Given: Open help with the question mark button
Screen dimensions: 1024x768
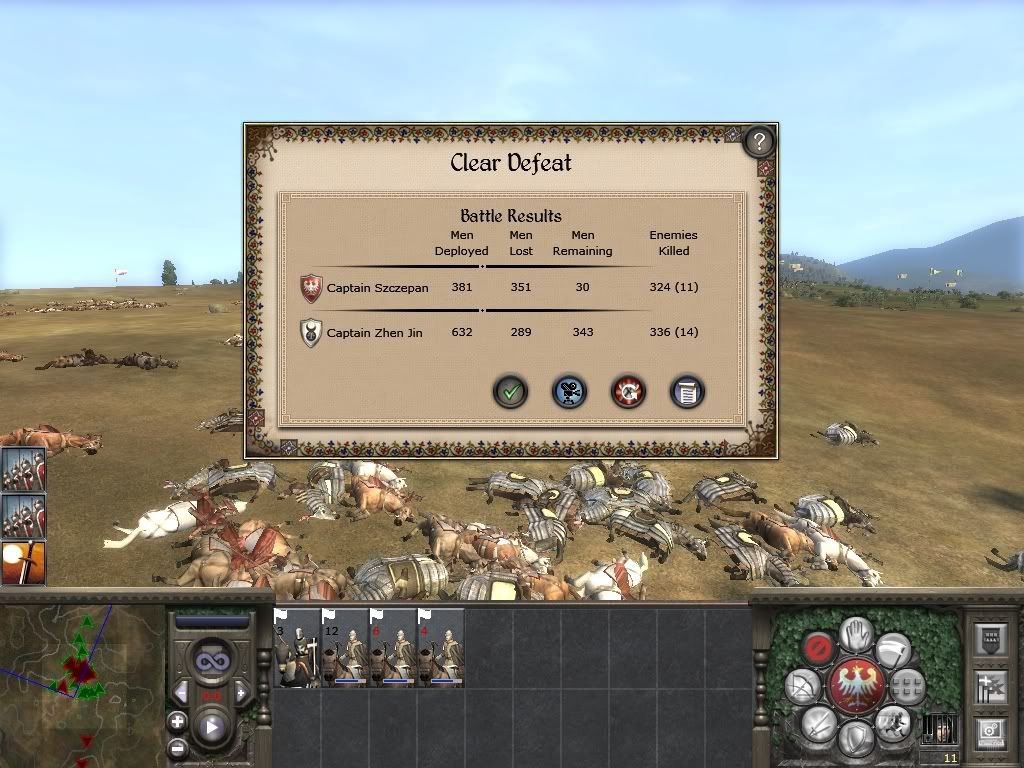Looking at the screenshot, I should (x=759, y=141).
